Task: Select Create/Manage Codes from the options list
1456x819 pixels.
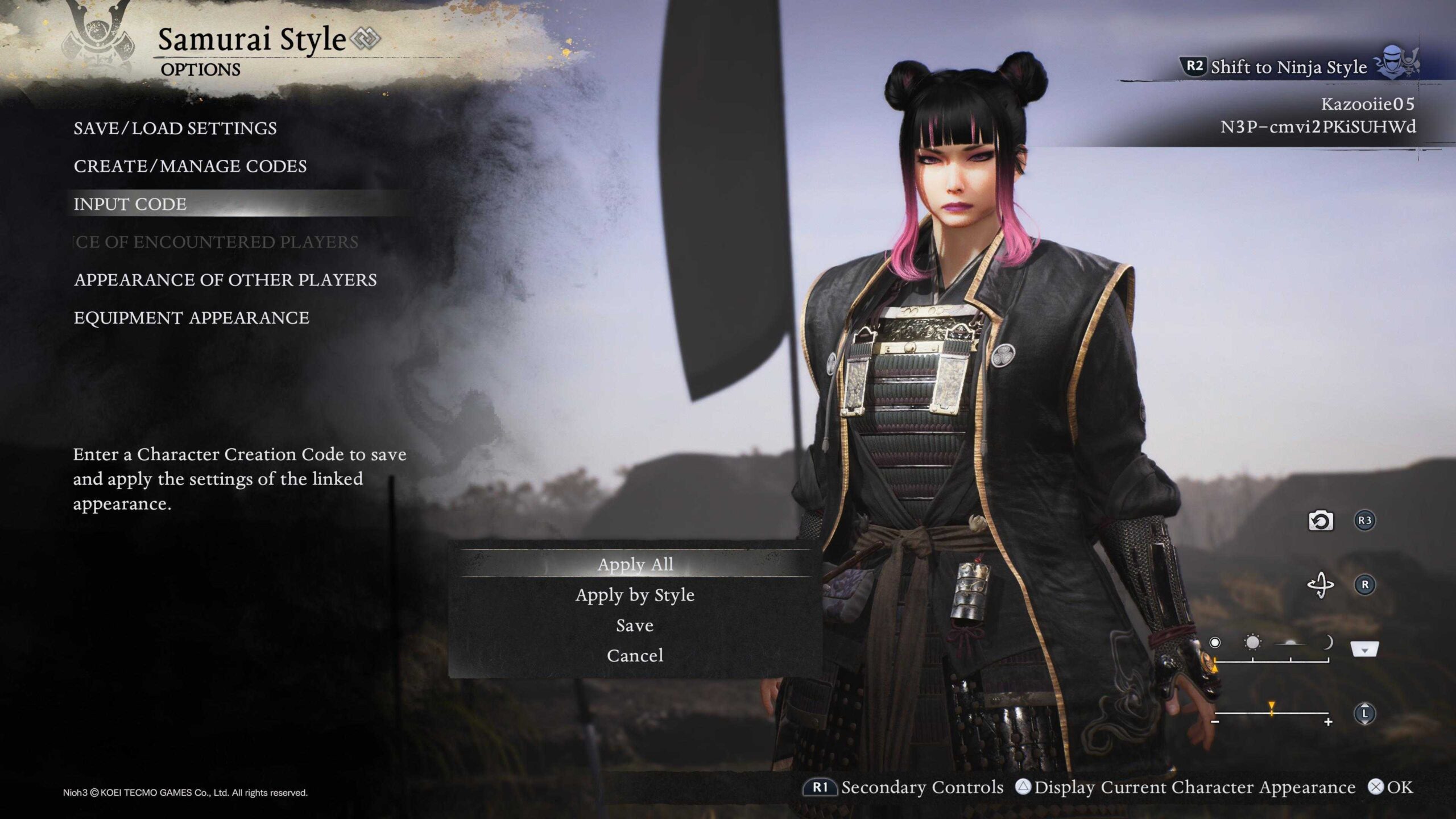Action: [x=191, y=167]
